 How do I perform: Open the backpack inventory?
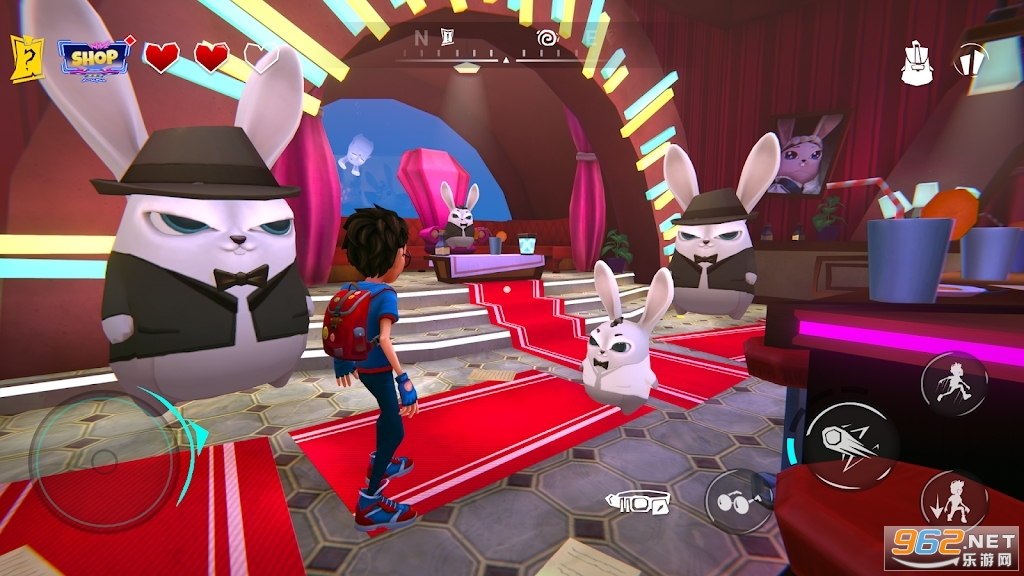[x=917, y=63]
